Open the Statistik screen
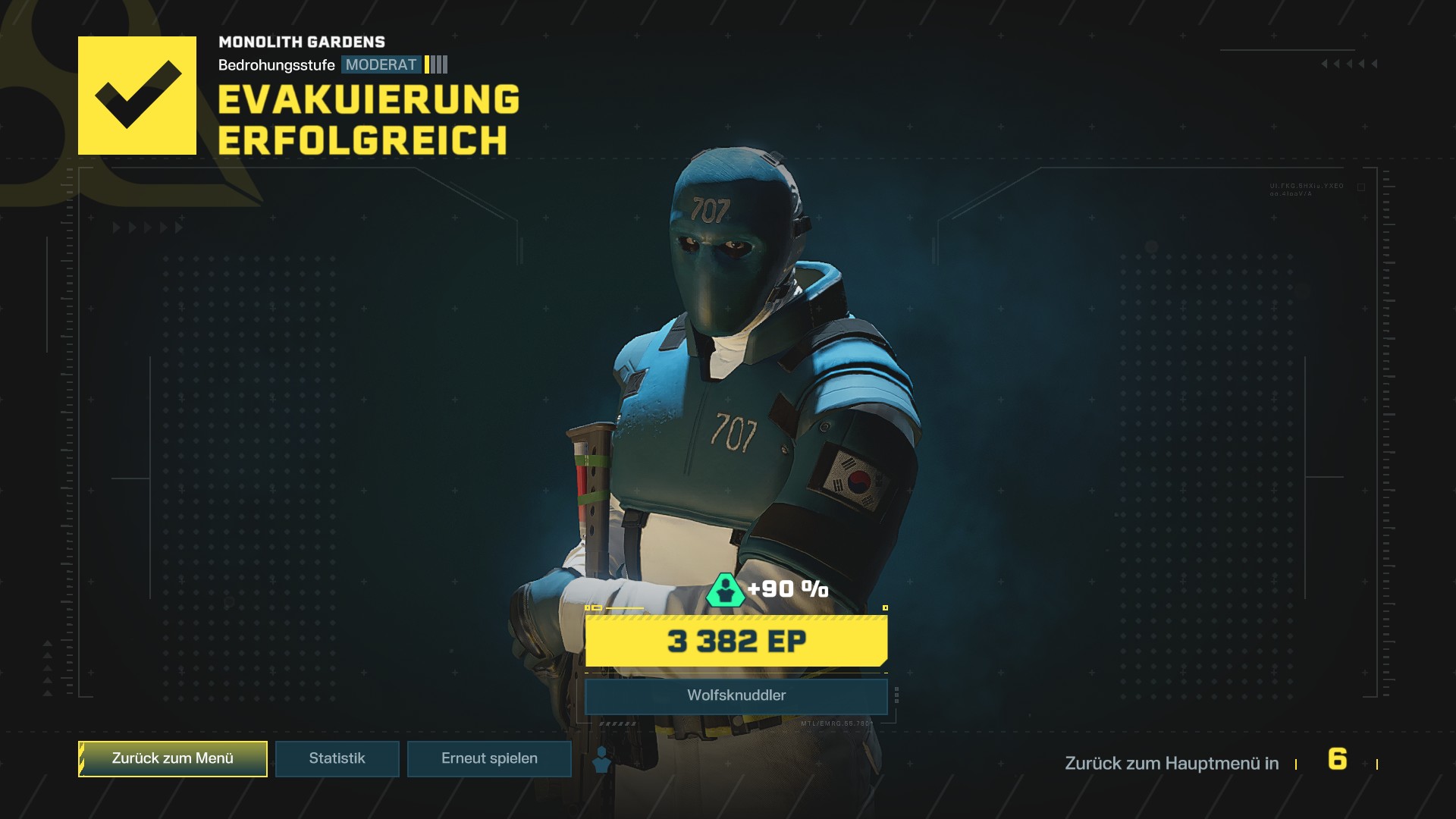This screenshot has height=819, width=1456. [x=337, y=758]
